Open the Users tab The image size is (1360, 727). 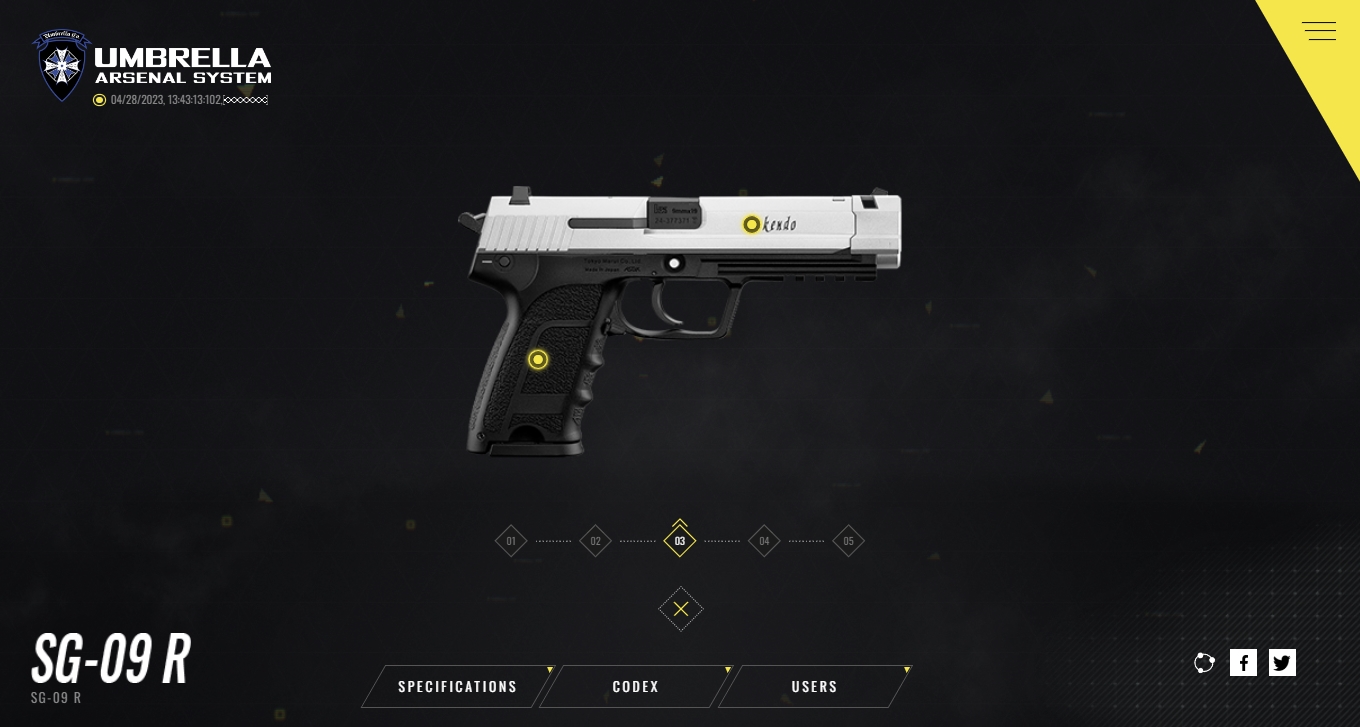click(x=815, y=687)
